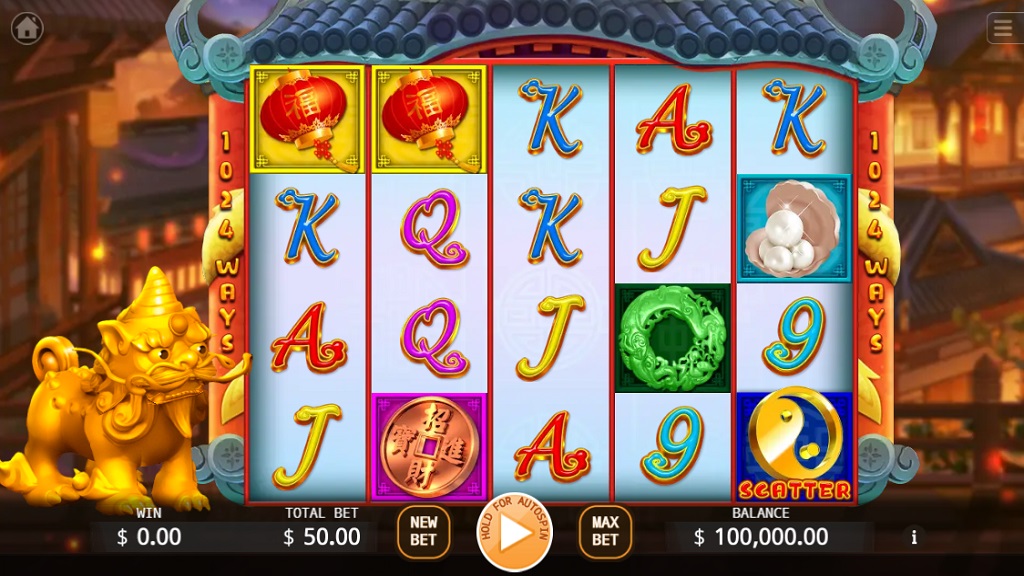1024x576 pixels.
Task: Select the MAX BET button
Action: (605, 532)
